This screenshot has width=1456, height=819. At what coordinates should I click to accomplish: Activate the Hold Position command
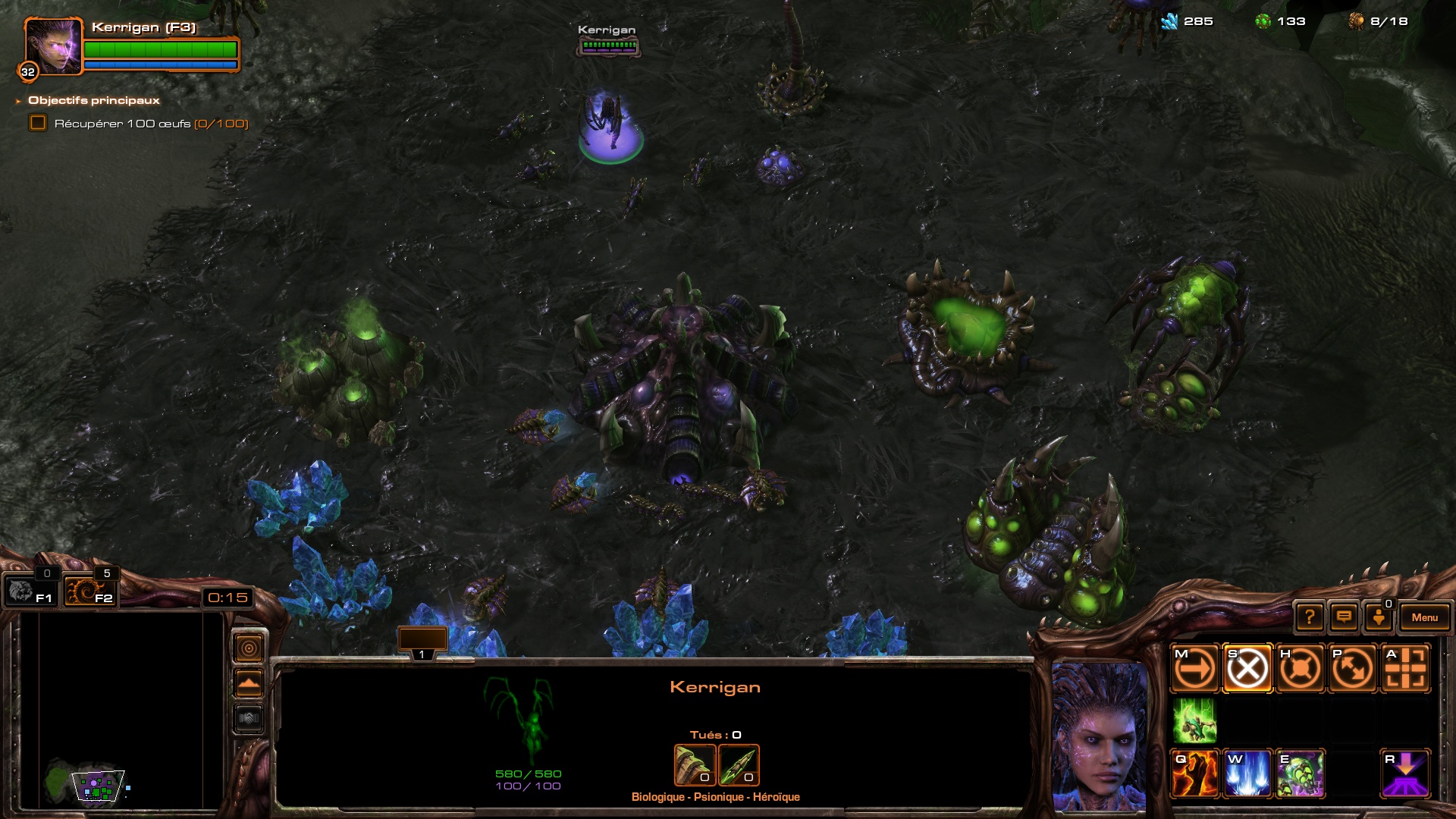[1300, 669]
